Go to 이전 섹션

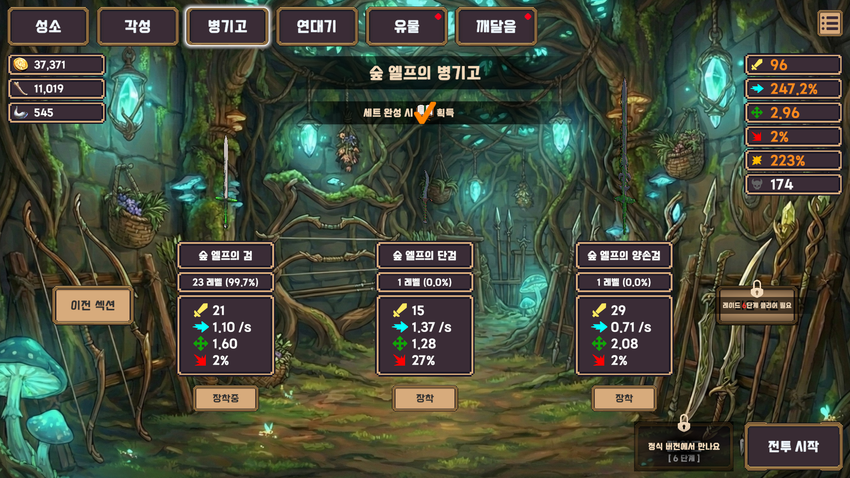click(x=93, y=305)
